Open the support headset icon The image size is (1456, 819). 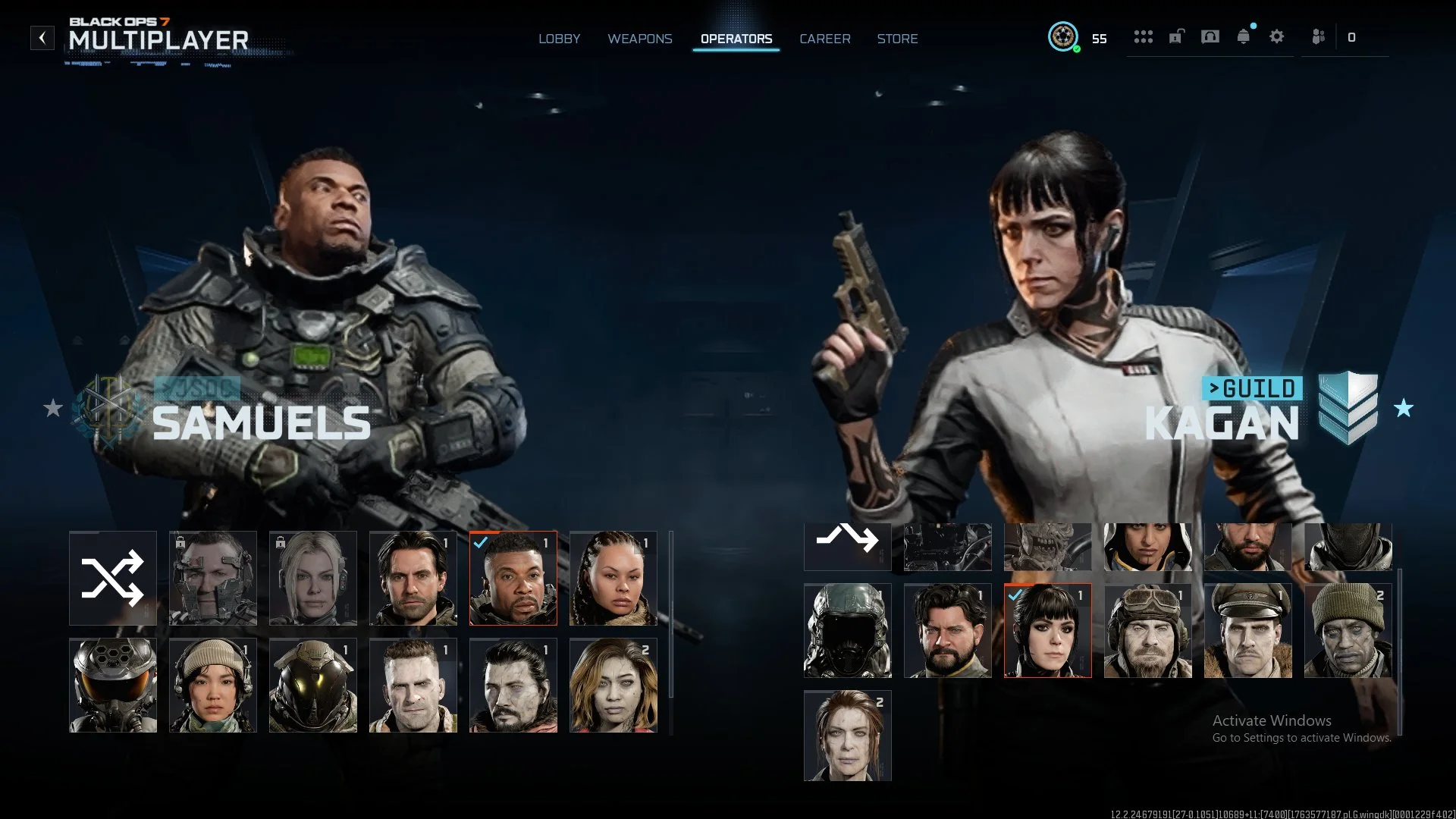coord(1210,36)
